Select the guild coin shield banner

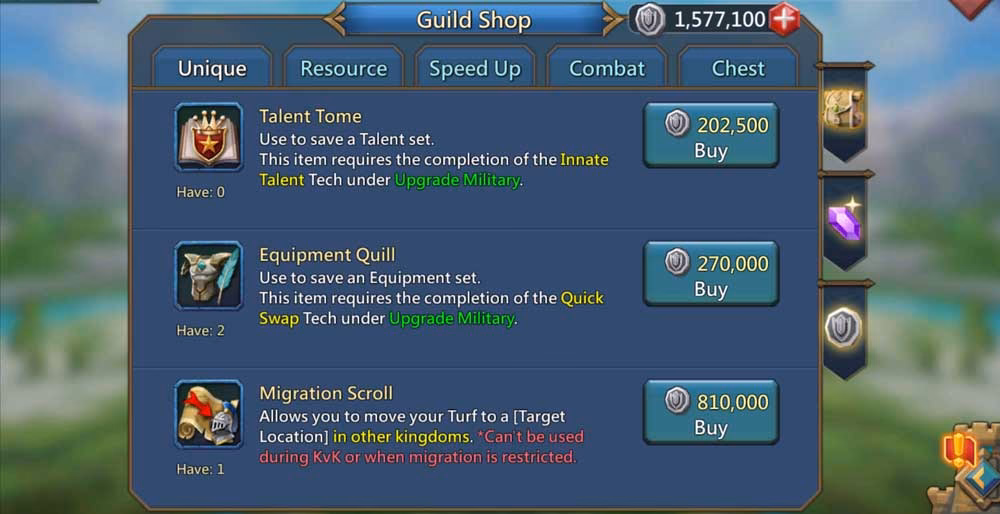844,328
